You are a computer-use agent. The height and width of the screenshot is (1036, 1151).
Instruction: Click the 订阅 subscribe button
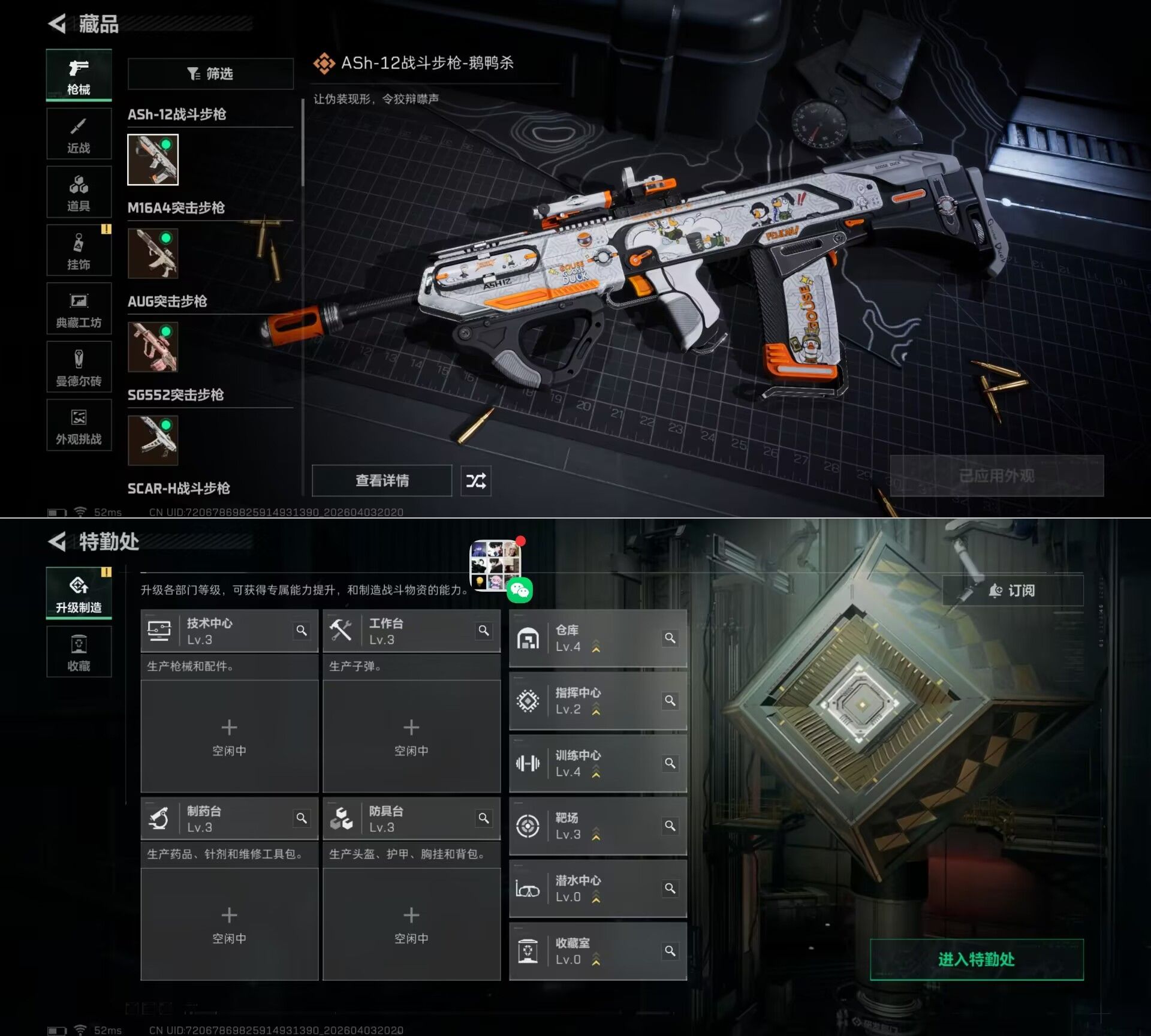[x=1013, y=591]
